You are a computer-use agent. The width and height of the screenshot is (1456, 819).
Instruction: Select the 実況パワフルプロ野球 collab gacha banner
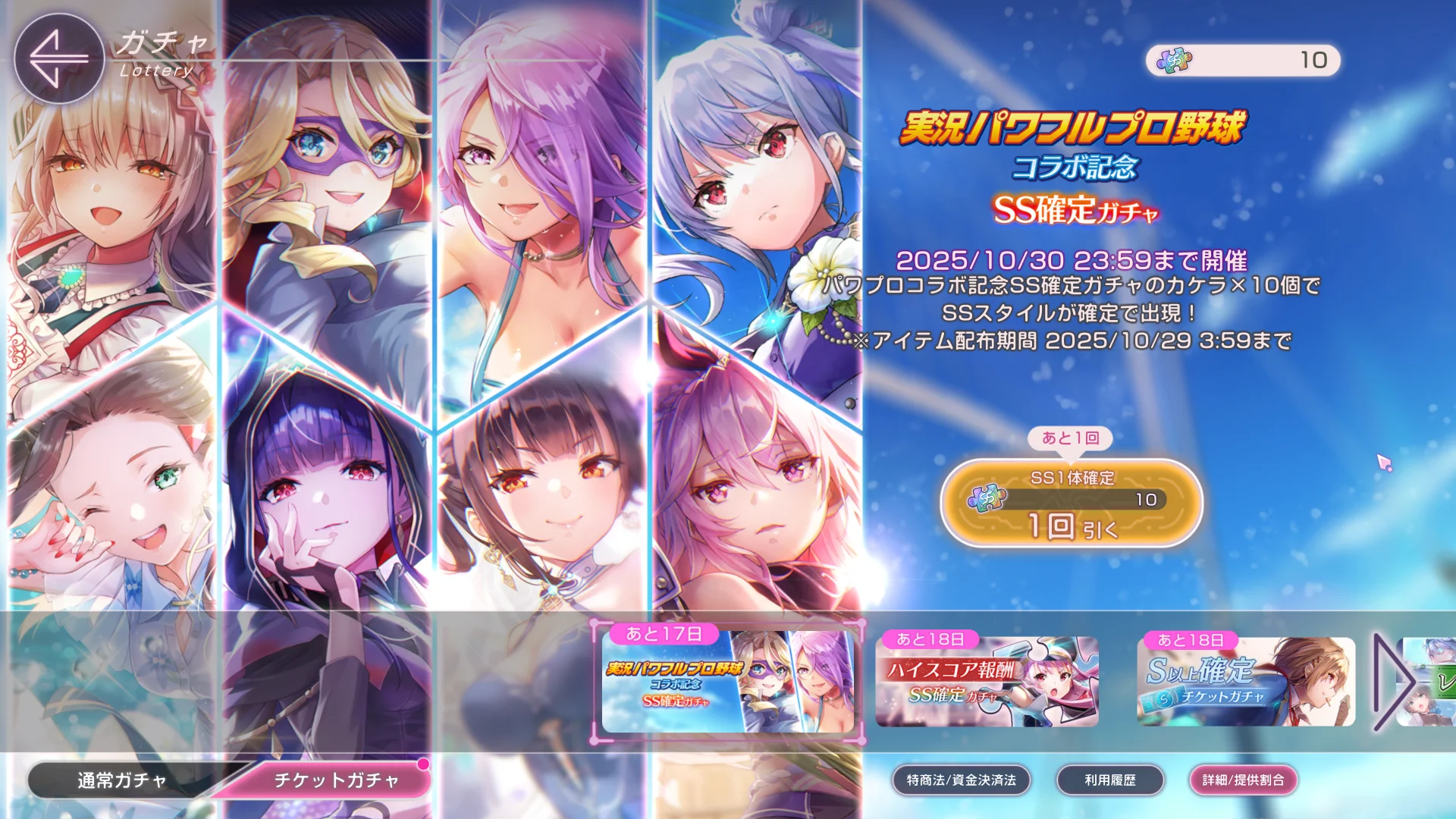[x=727, y=682]
